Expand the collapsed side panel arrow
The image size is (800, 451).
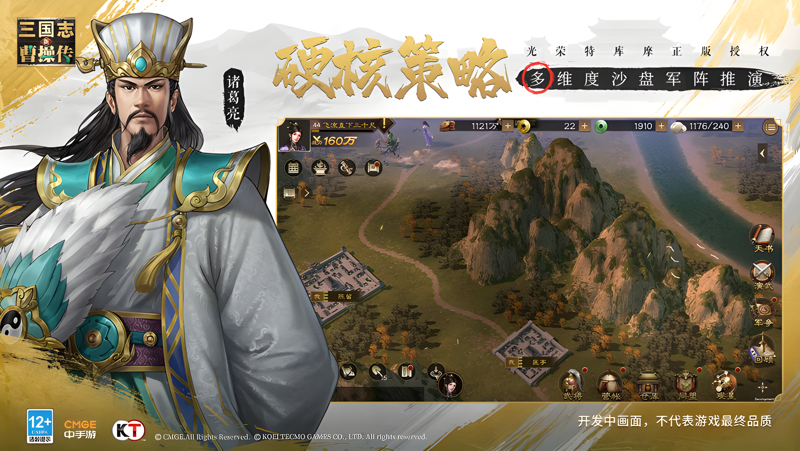(x=764, y=153)
